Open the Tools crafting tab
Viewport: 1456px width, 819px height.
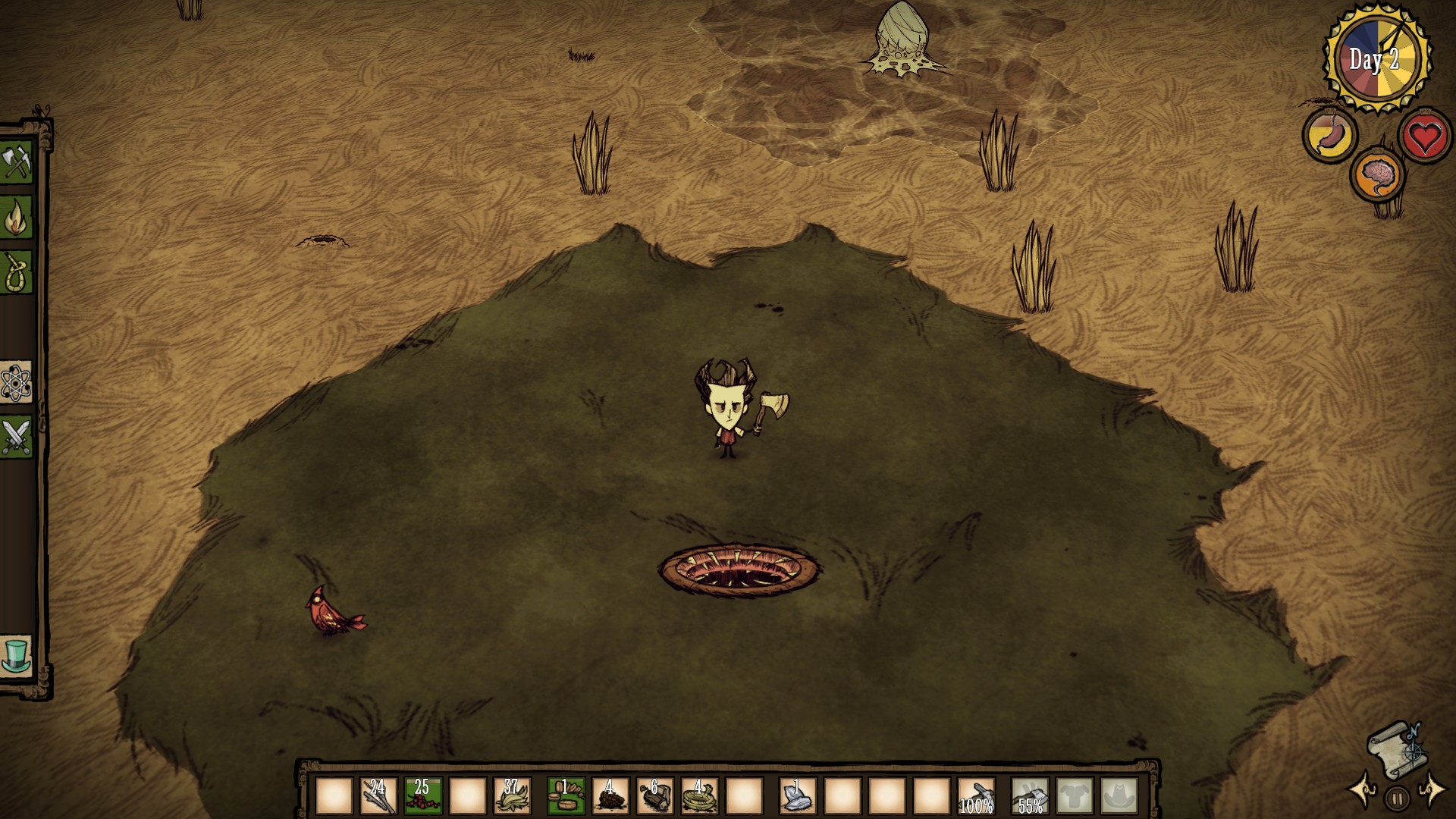17,162
